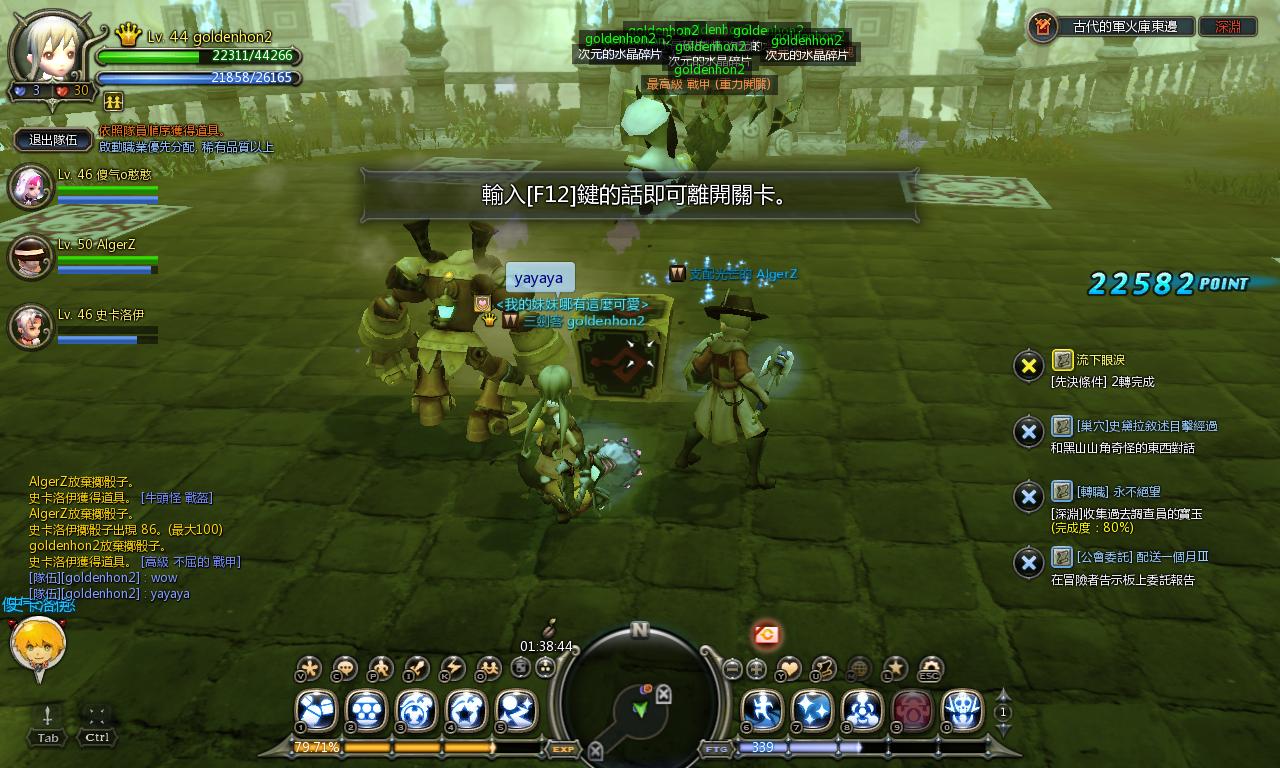
Task: Select party member AlgerZ's portrait
Action: (30, 257)
